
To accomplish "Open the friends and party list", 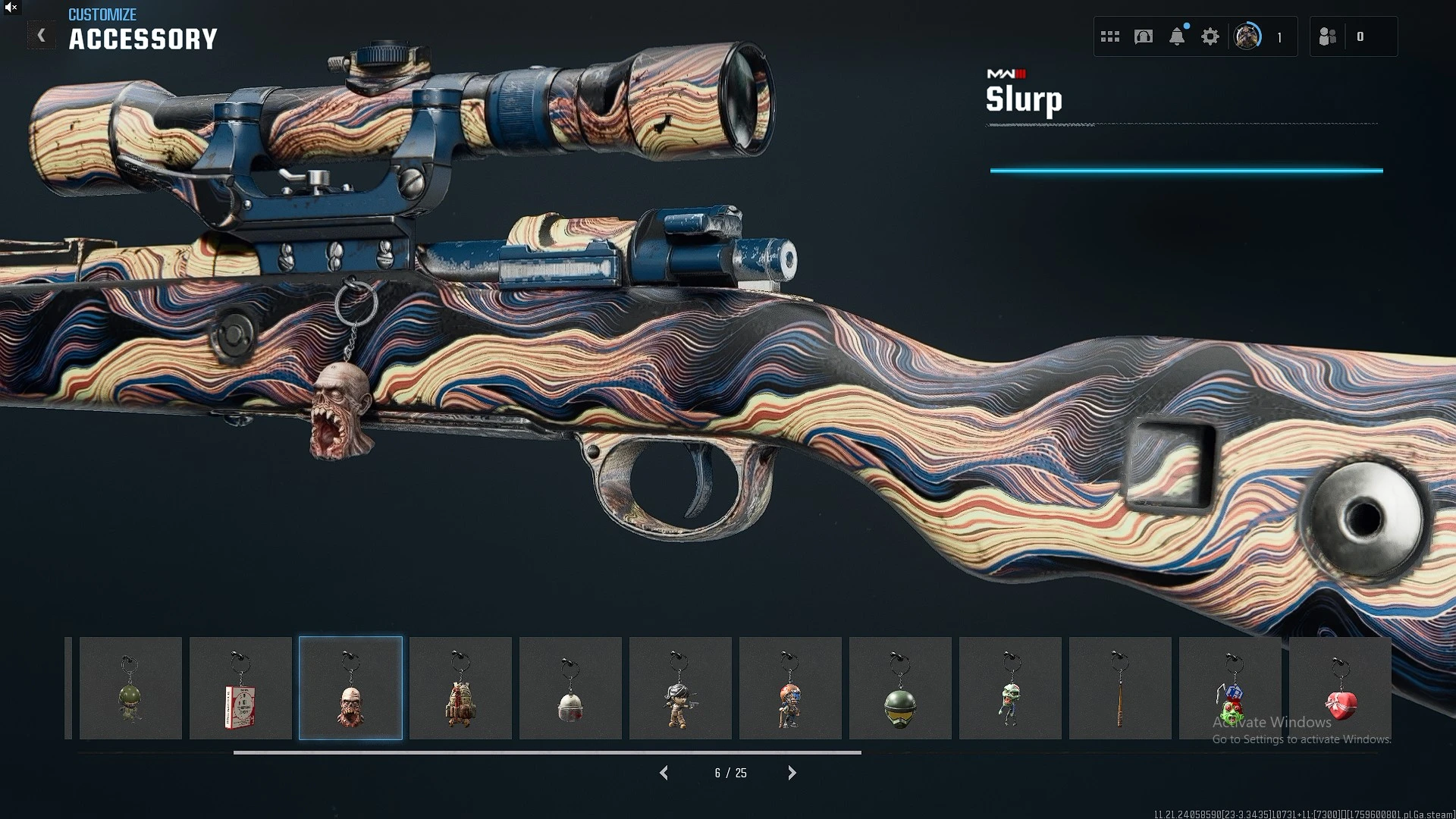I will (1328, 36).
